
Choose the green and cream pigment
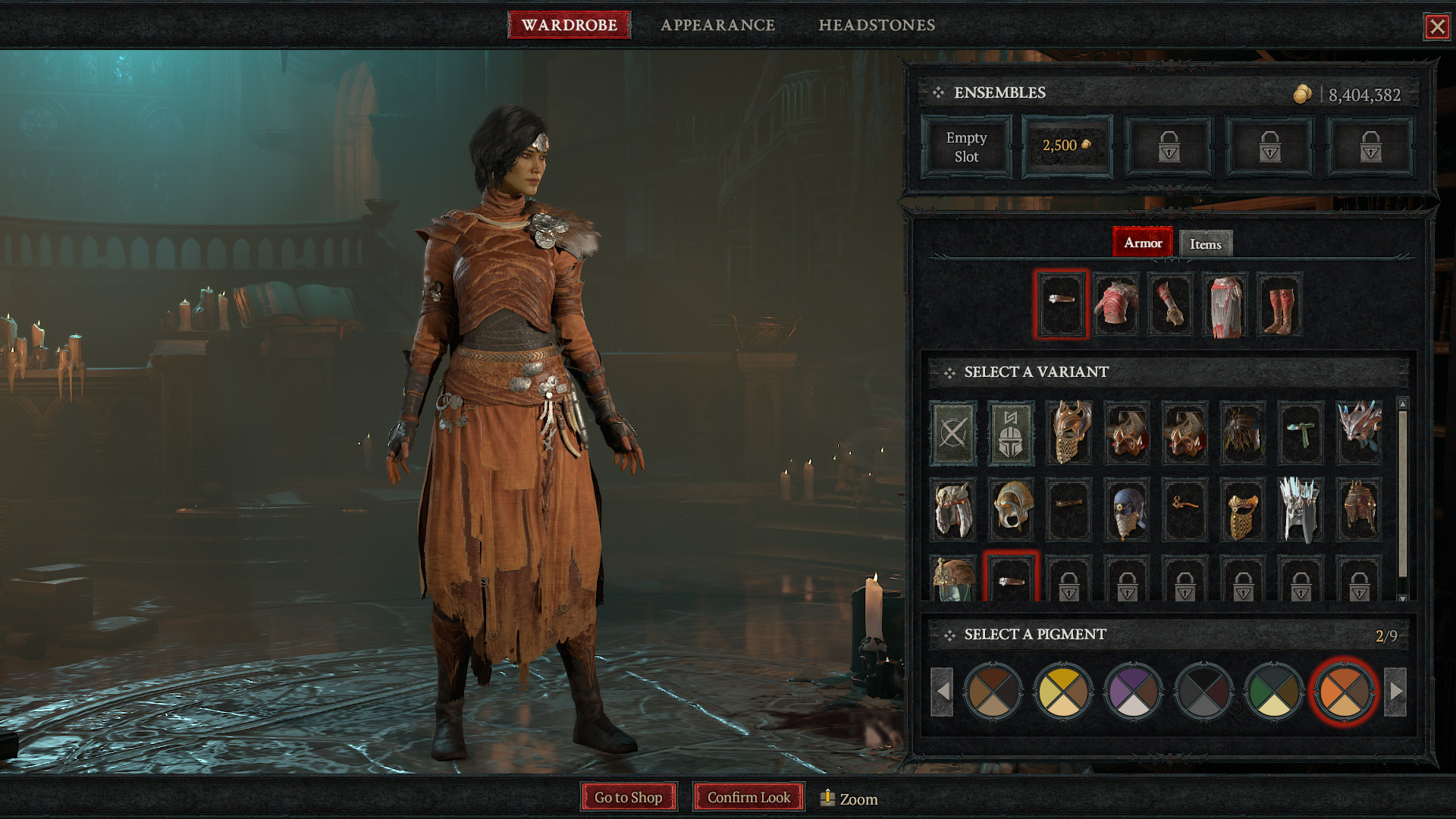click(x=1274, y=692)
